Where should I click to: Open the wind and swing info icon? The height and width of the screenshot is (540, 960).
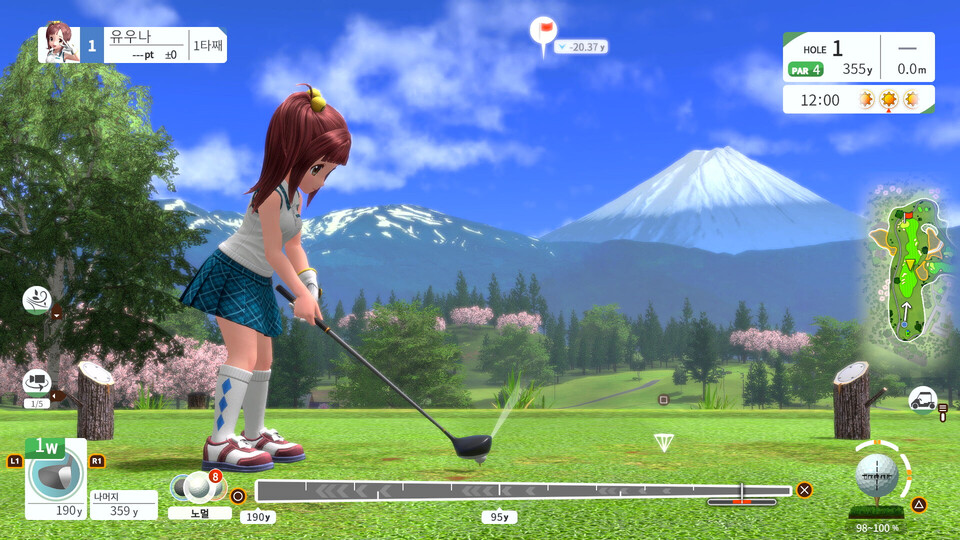[37, 298]
